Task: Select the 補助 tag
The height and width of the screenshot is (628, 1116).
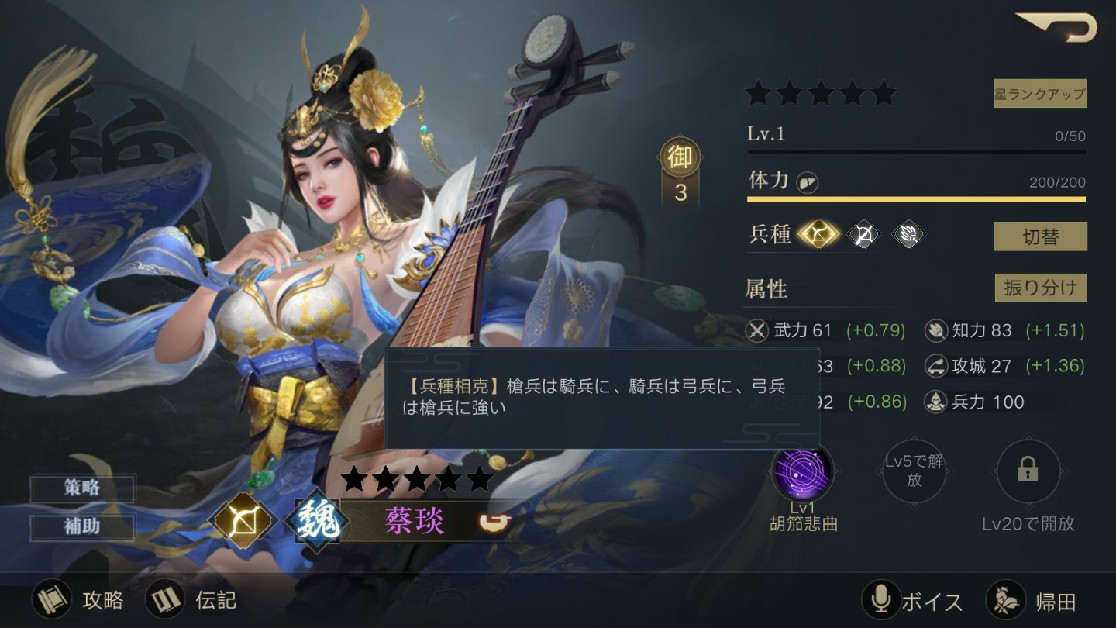Action: (83, 527)
